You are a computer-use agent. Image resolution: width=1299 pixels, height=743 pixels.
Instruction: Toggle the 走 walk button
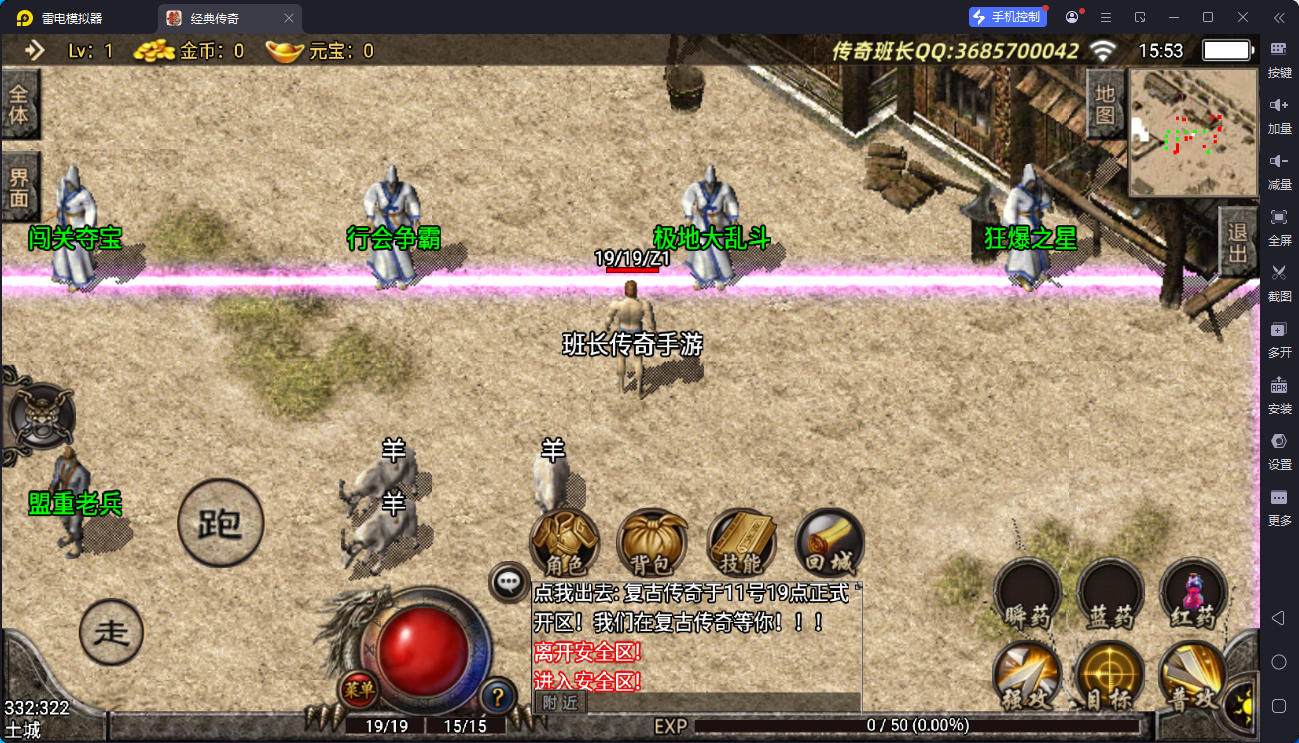[111, 632]
